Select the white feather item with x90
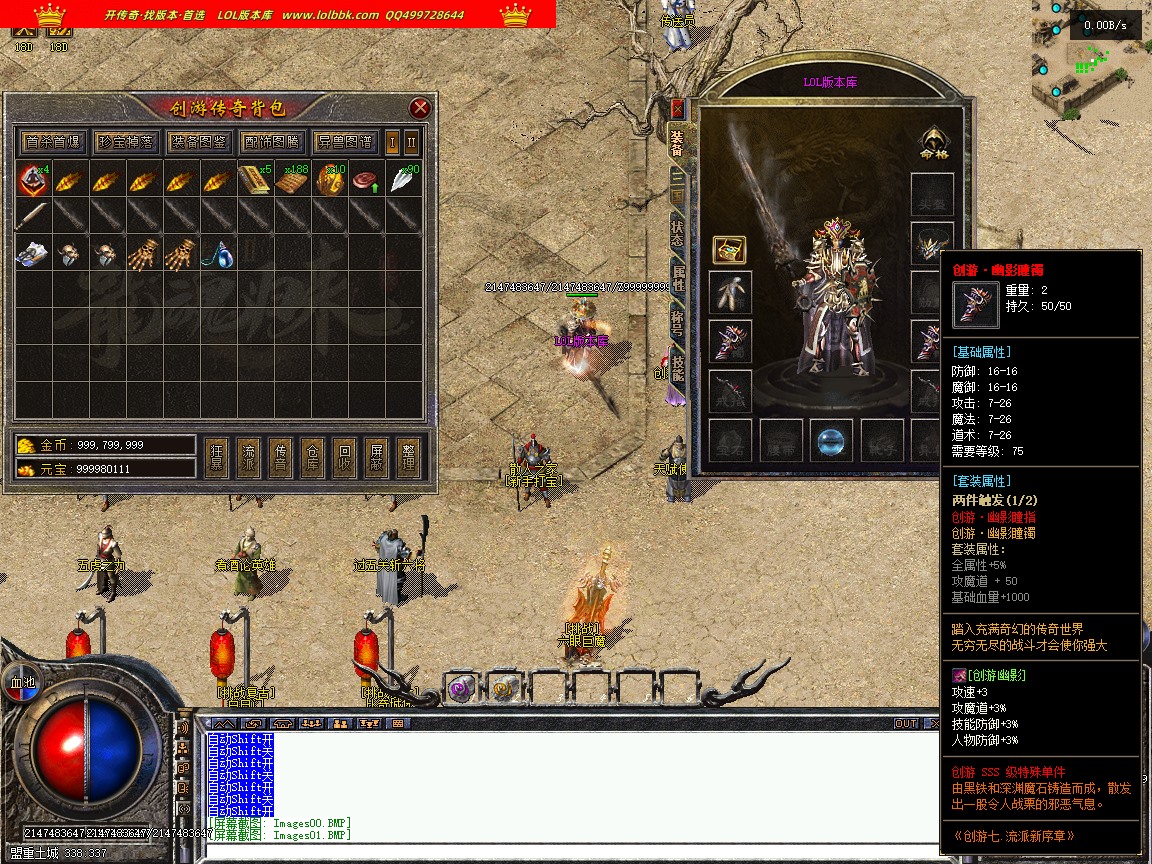Viewport: 1152px width, 864px height. tap(404, 181)
